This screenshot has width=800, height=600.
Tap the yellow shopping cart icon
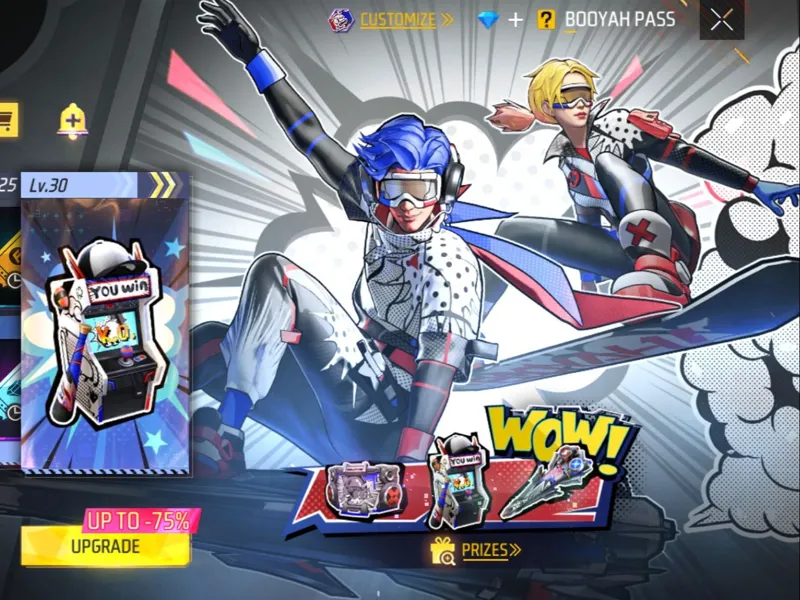click(x=8, y=118)
